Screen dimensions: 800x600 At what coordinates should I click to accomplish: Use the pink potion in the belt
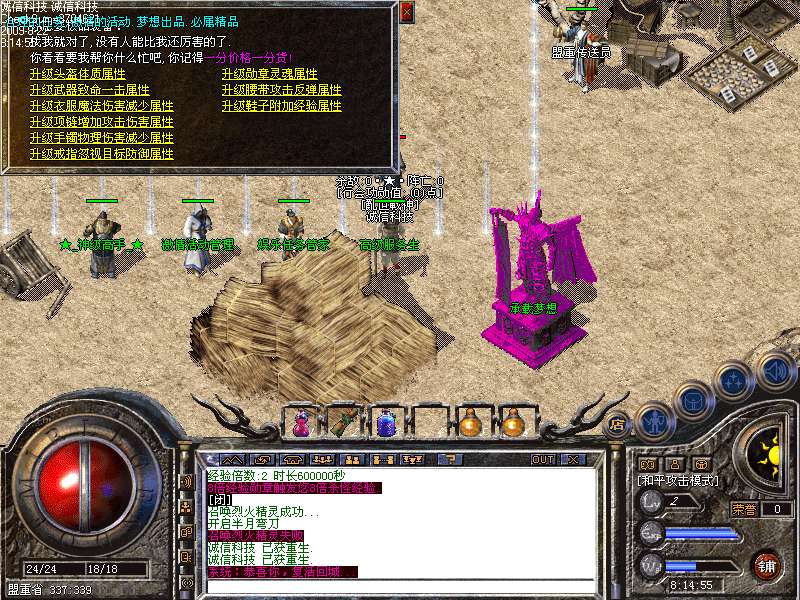pos(299,423)
